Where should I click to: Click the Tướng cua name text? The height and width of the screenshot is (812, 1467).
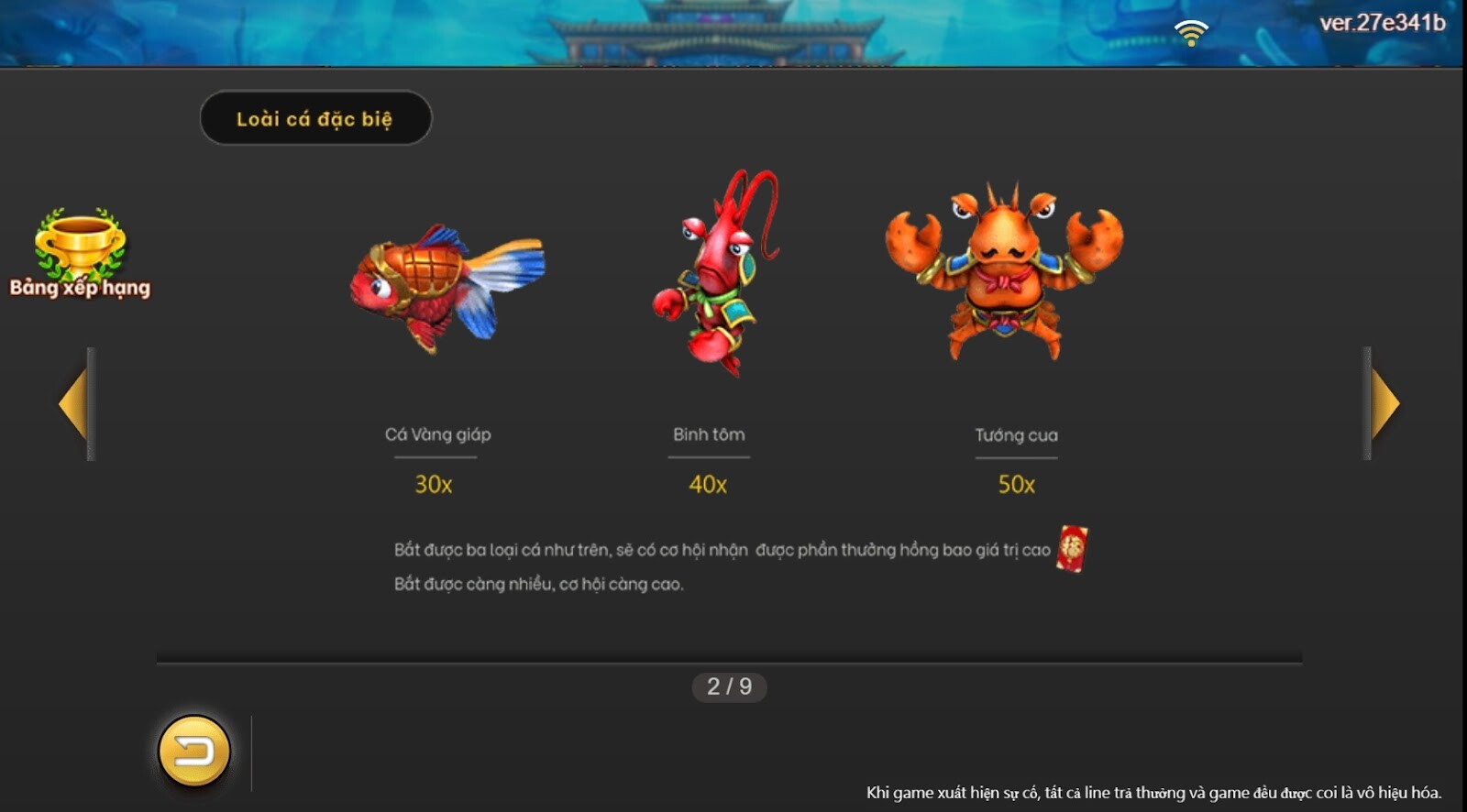1016,434
